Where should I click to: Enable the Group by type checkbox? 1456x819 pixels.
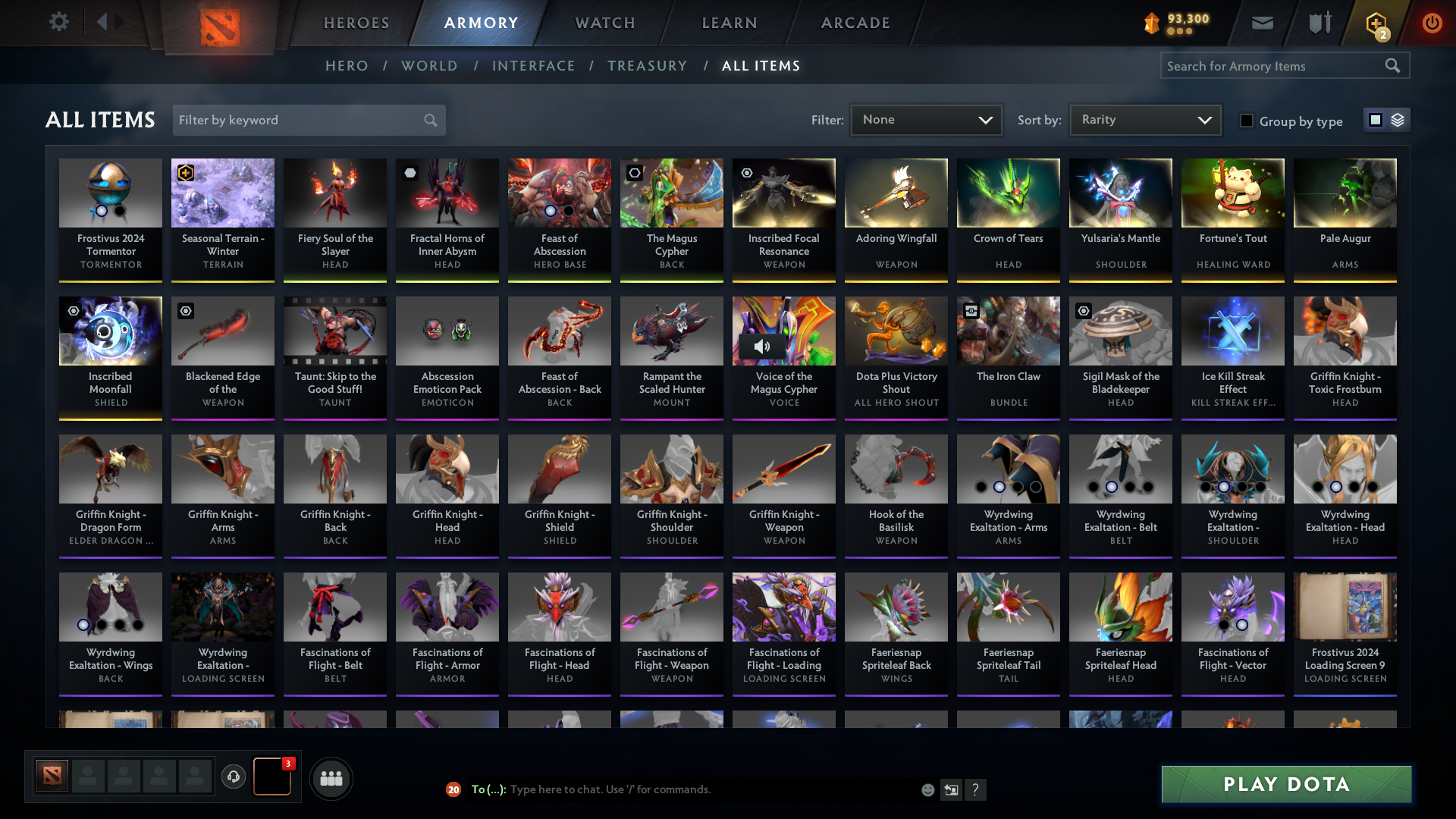(1247, 121)
